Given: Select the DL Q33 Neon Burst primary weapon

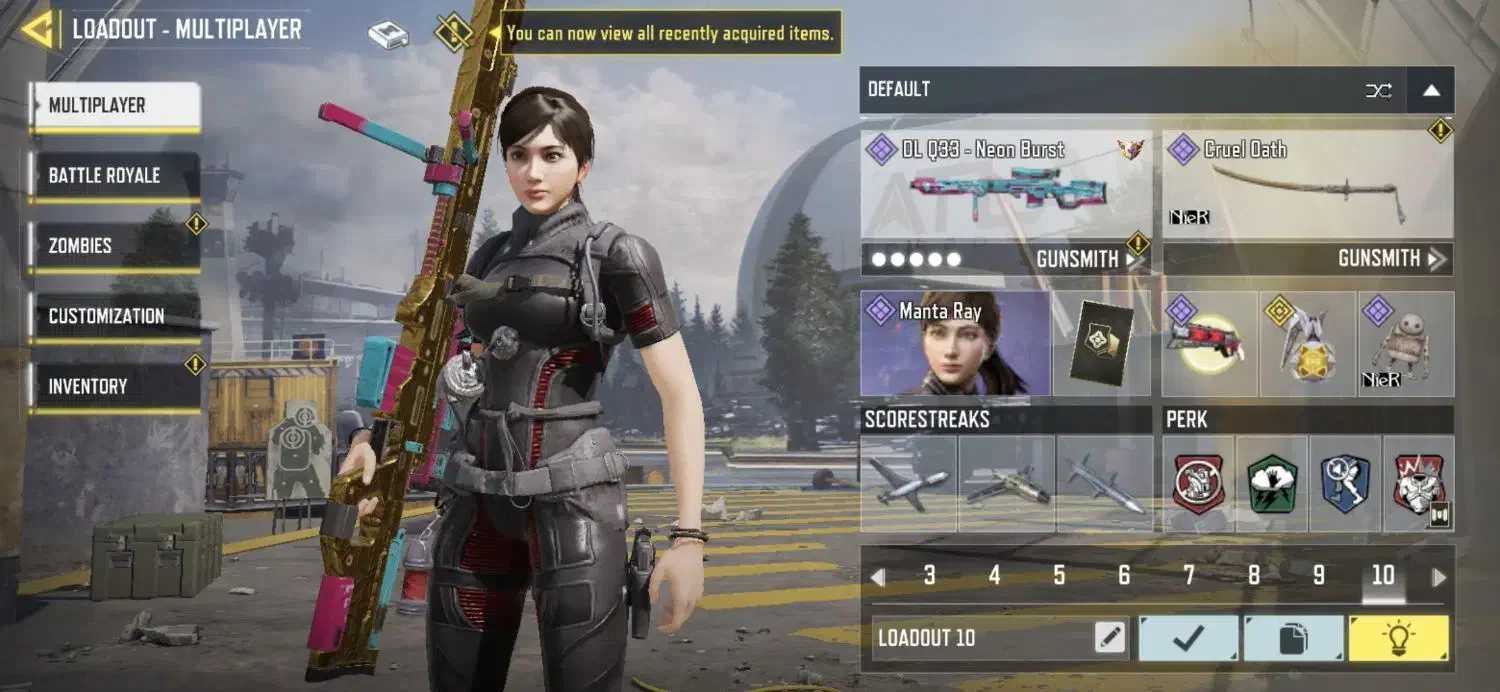Looking at the screenshot, I should [x=1005, y=185].
